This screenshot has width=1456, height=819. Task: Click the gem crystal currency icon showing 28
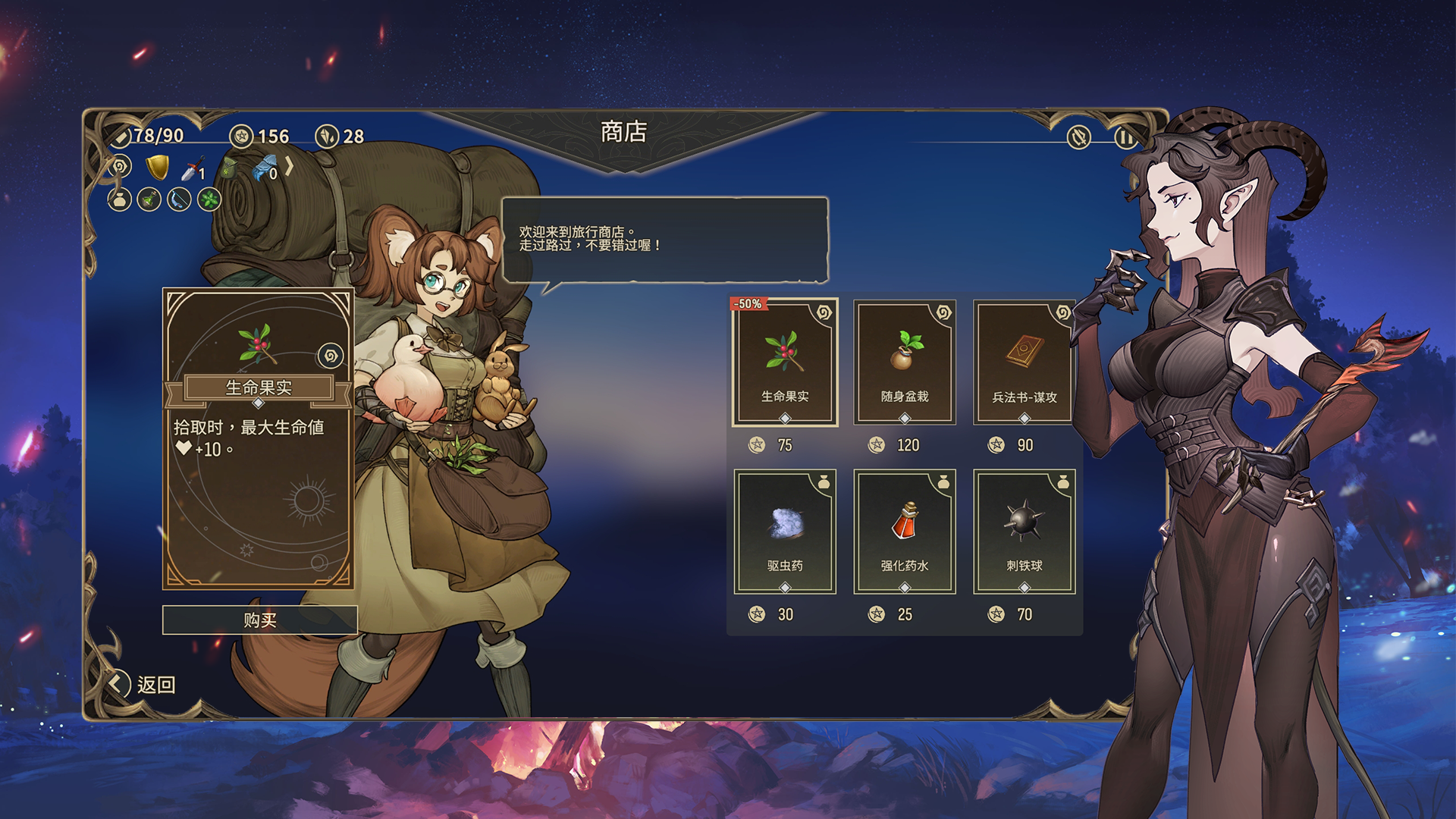click(328, 137)
